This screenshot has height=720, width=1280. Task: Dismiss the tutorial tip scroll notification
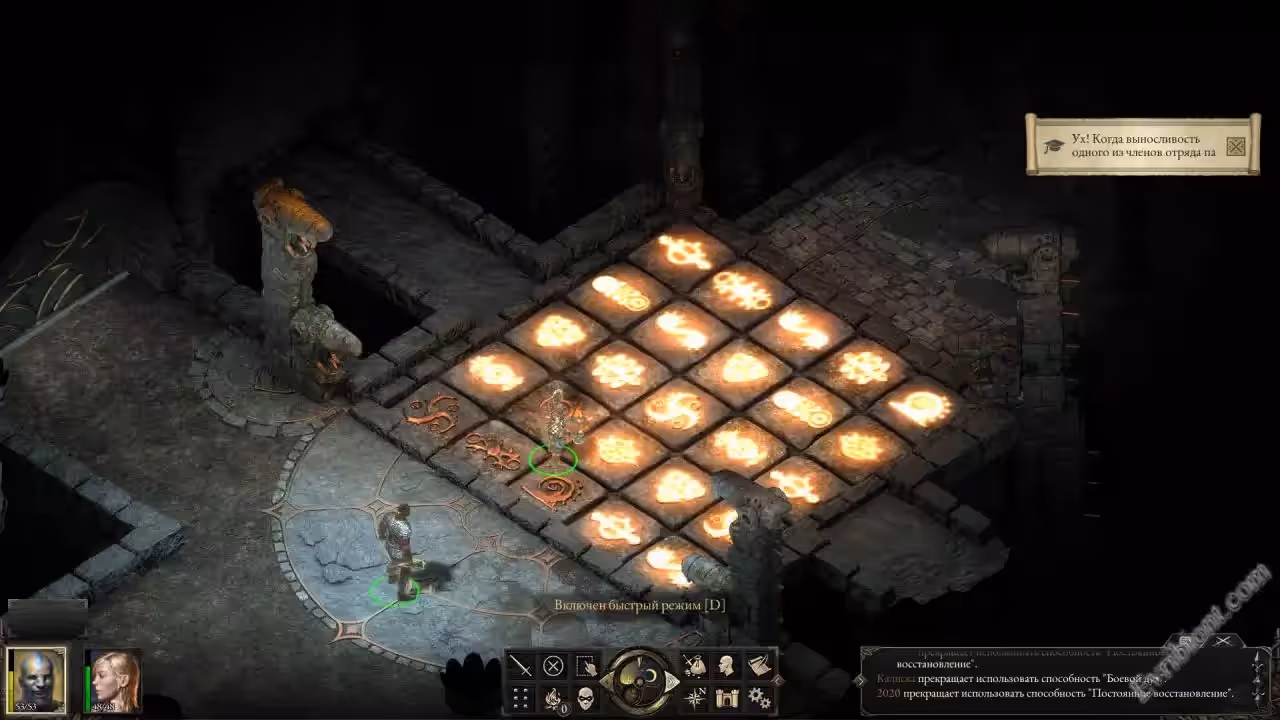[x=1236, y=146]
